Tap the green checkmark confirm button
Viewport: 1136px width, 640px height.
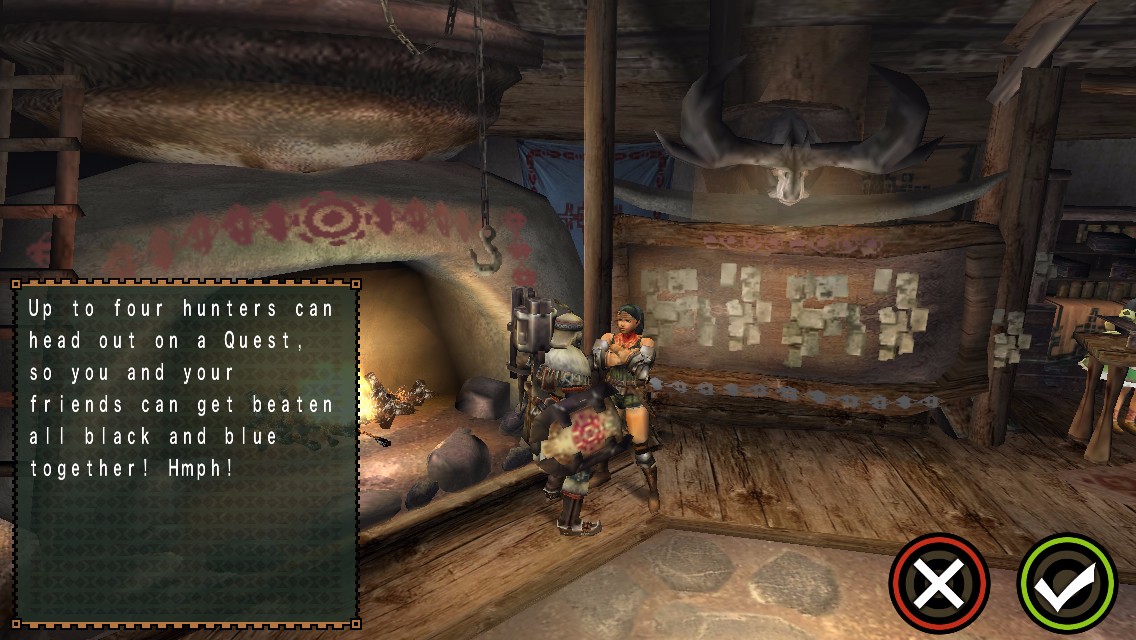1066,583
